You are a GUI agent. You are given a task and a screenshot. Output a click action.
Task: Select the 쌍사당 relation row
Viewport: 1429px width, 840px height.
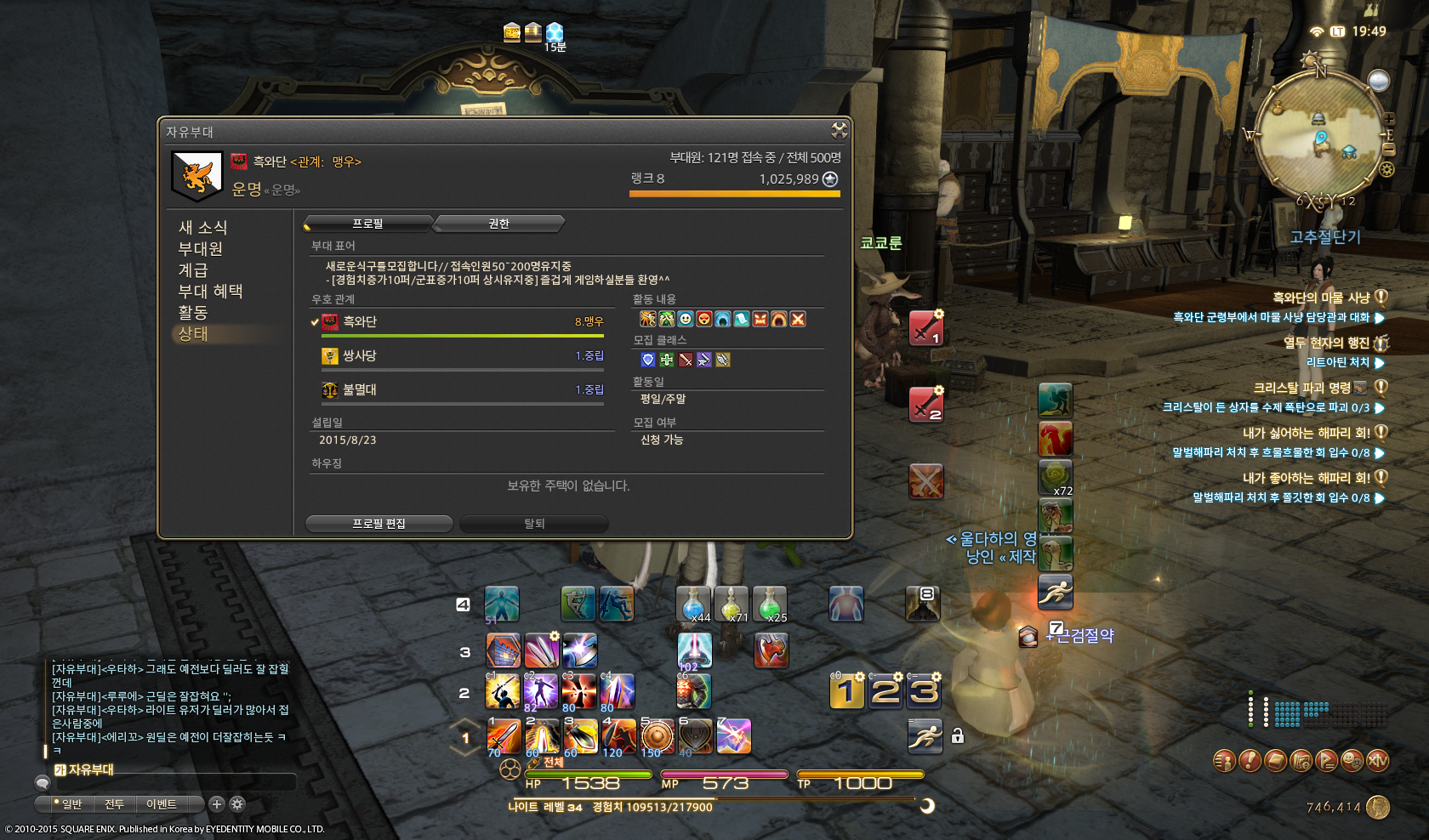[462, 356]
